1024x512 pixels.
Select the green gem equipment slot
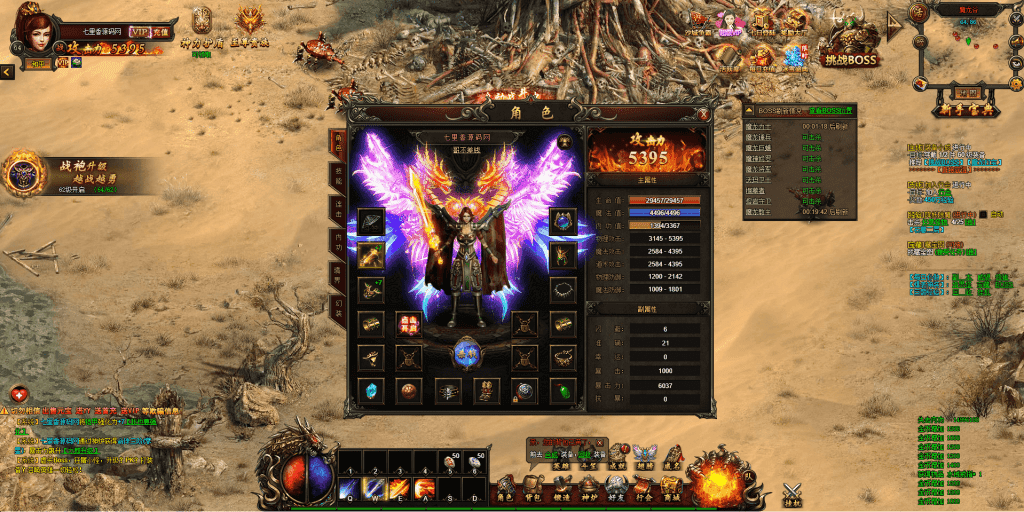click(564, 390)
